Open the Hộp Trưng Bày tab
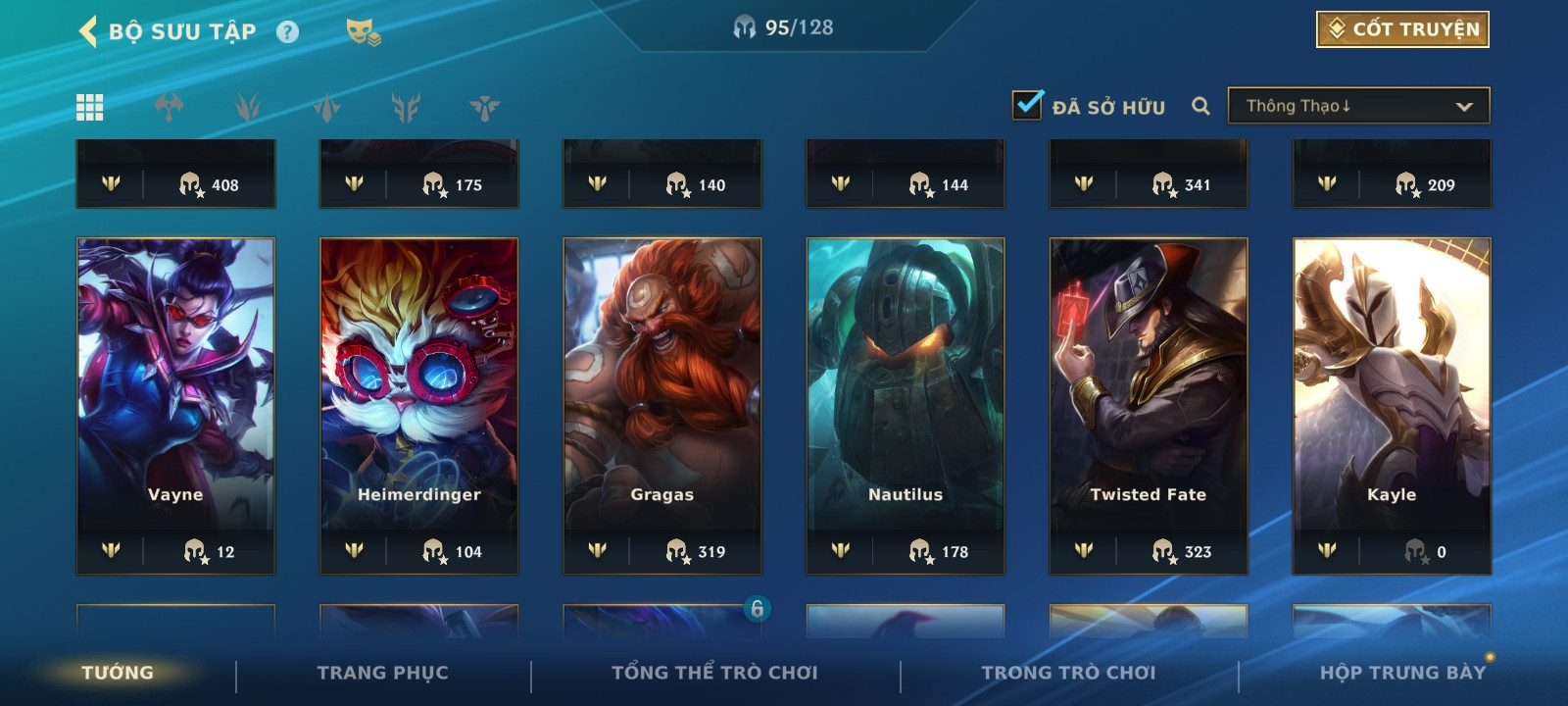Screen dimensions: 1568x706 [1402, 673]
